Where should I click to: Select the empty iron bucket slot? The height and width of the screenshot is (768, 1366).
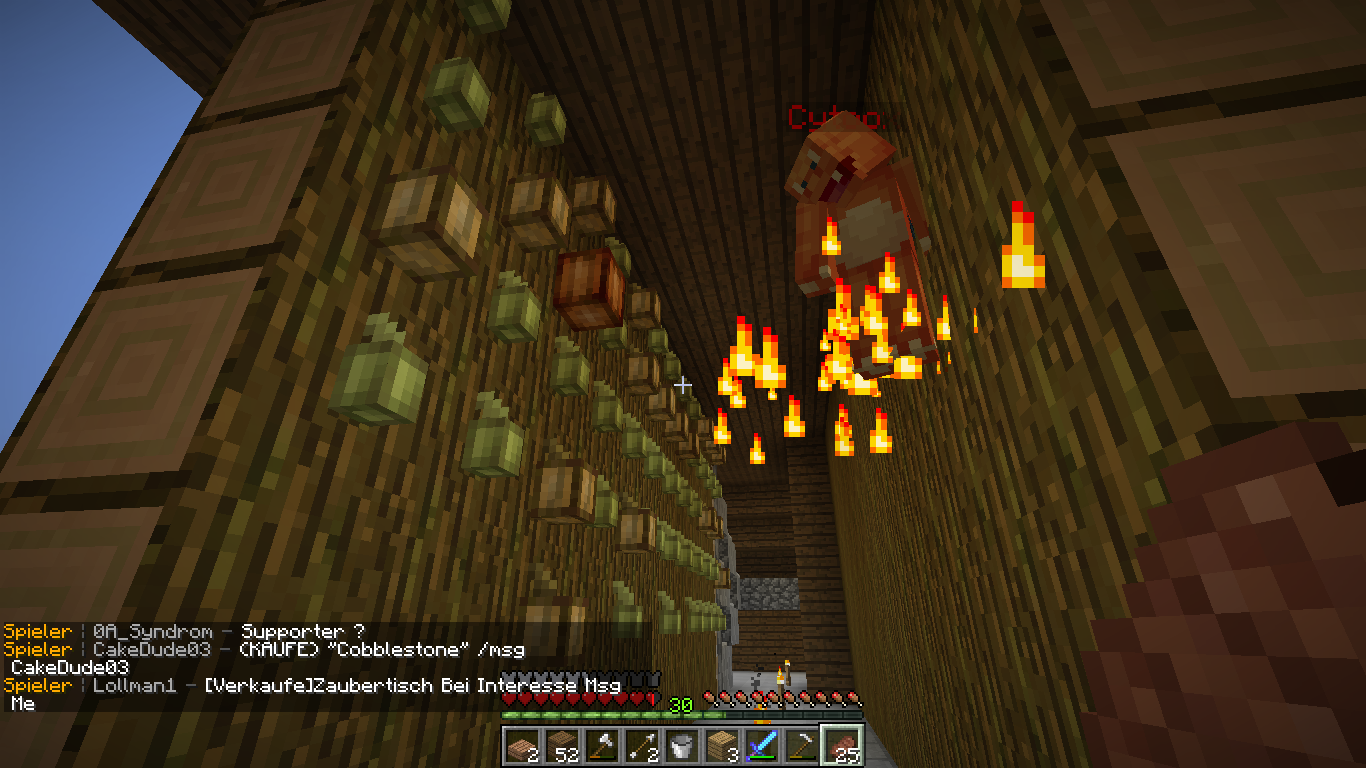pos(681,745)
